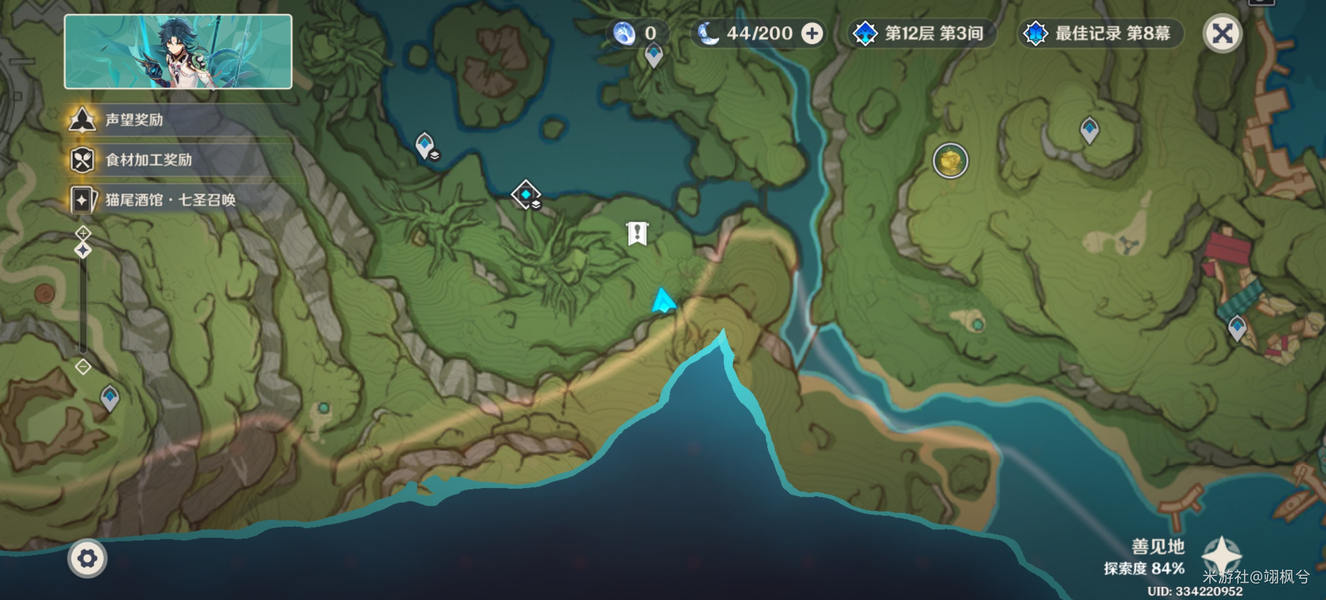This screenshot has width=1326, height=600.
Task: Open the 声望奖励 reputation rewards entry
Action: pyautogui.click(x=133, y=120)
